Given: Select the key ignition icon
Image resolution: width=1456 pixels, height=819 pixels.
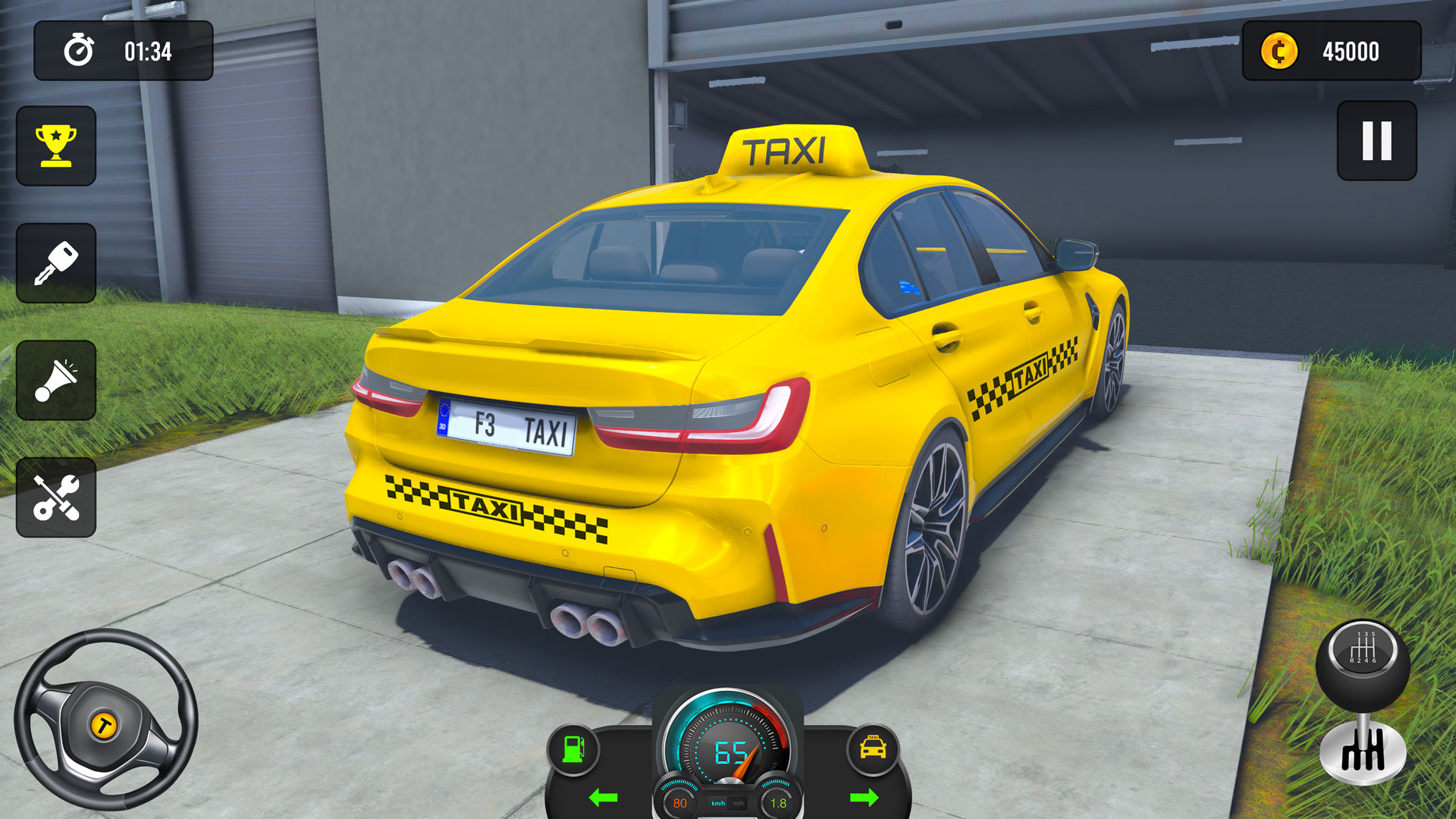Looking at the screenshot, I should pos(57,263).
